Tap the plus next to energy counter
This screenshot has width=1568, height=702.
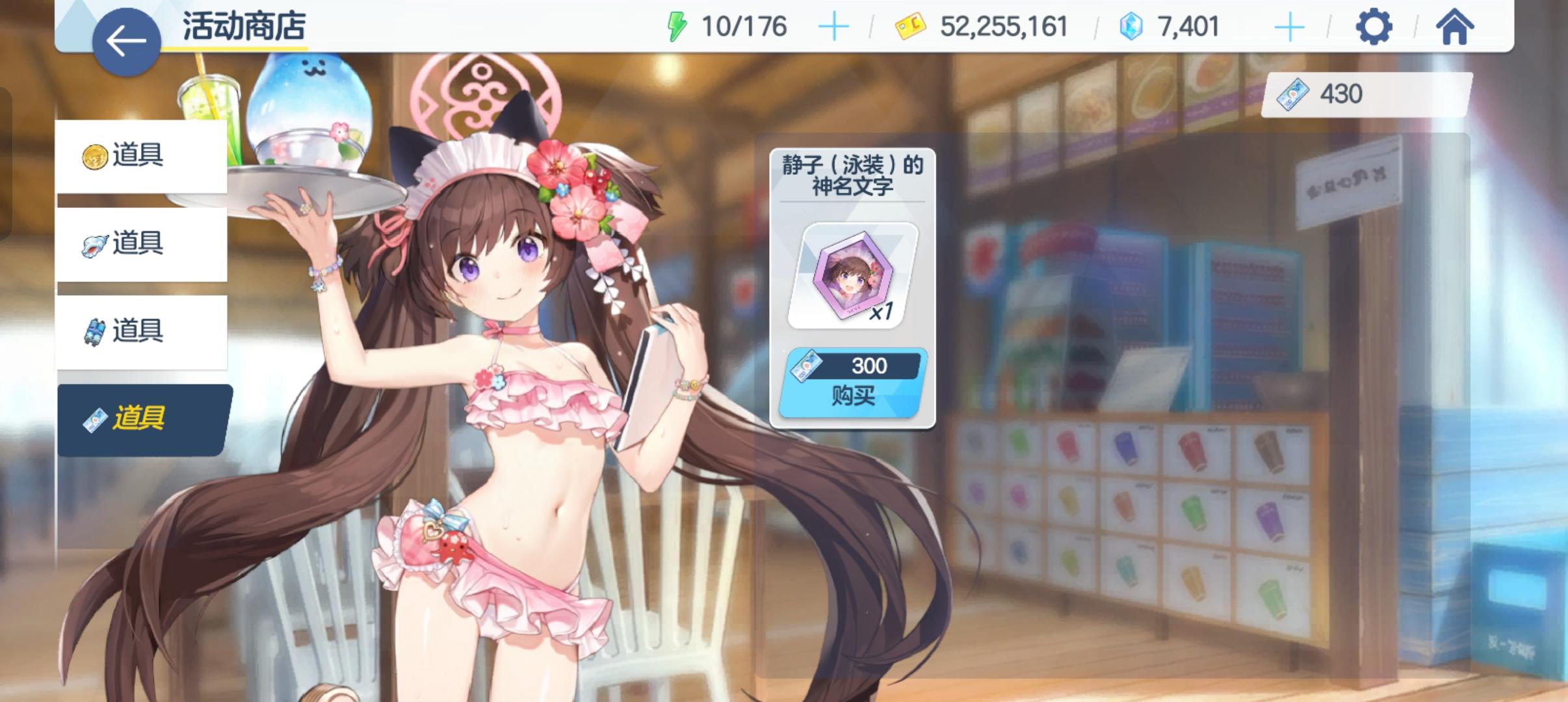pyautogui.click(x=834, y=27)
